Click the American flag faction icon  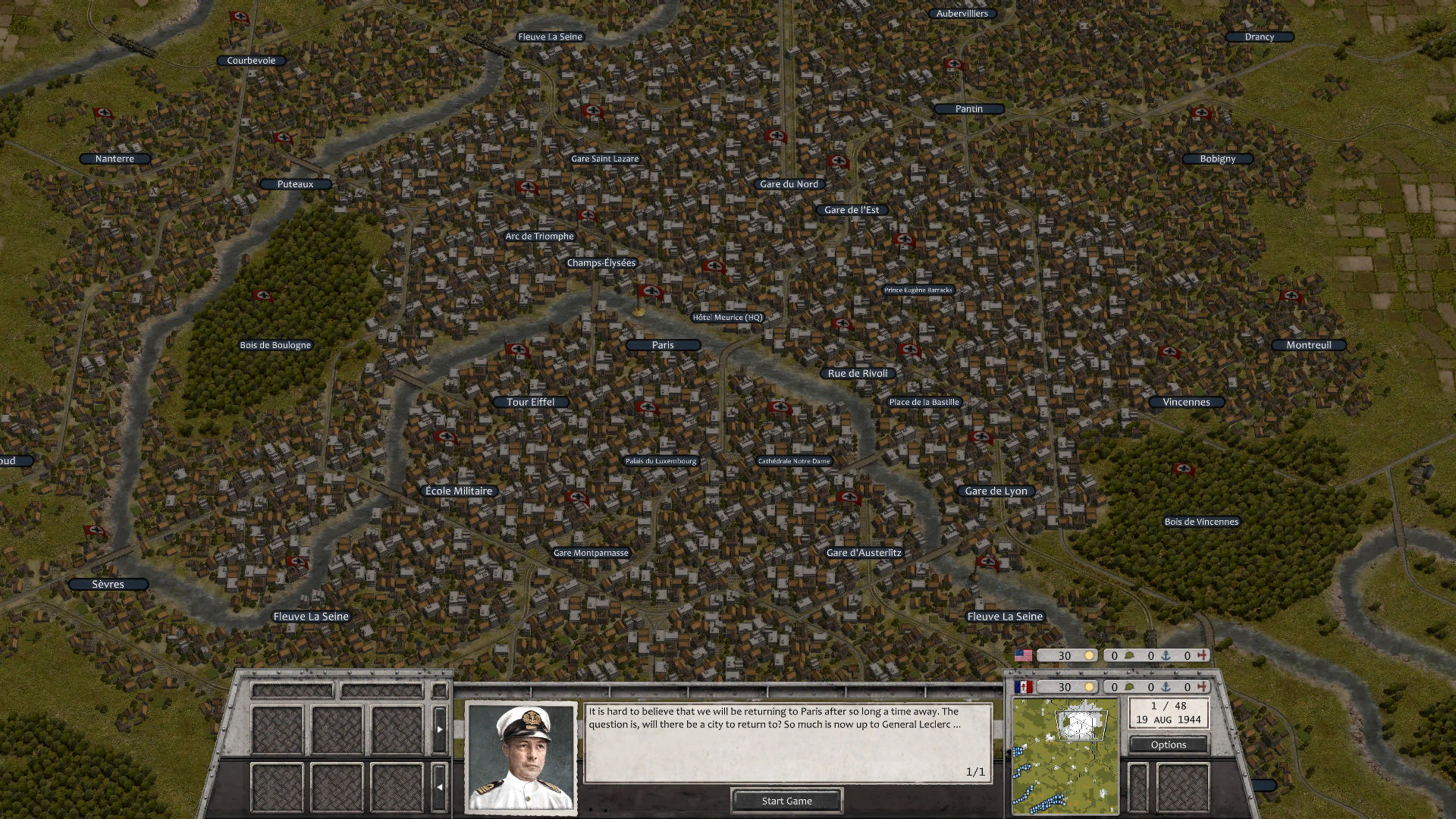coord(1025,655)
